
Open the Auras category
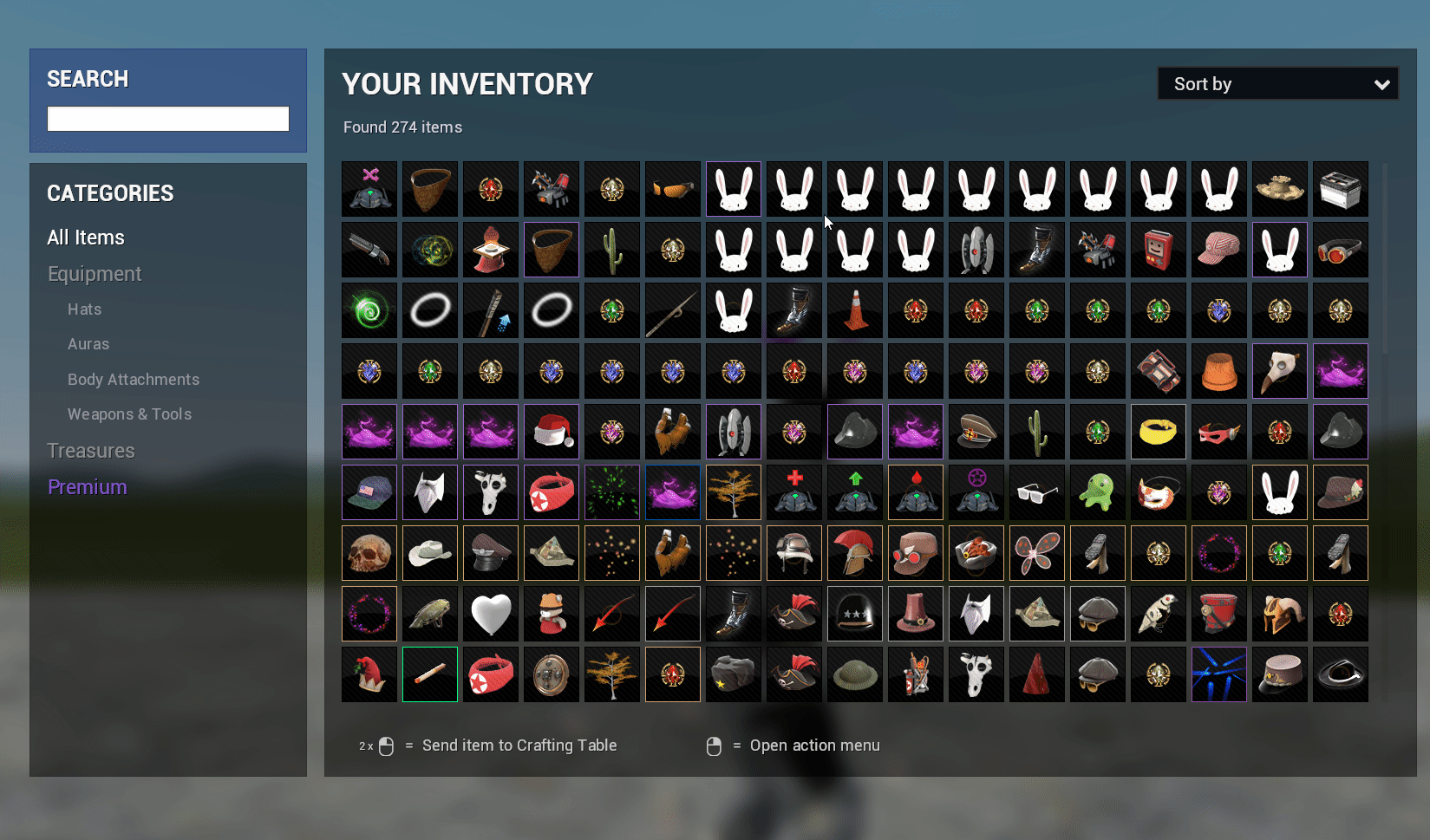tap(88, 343)
